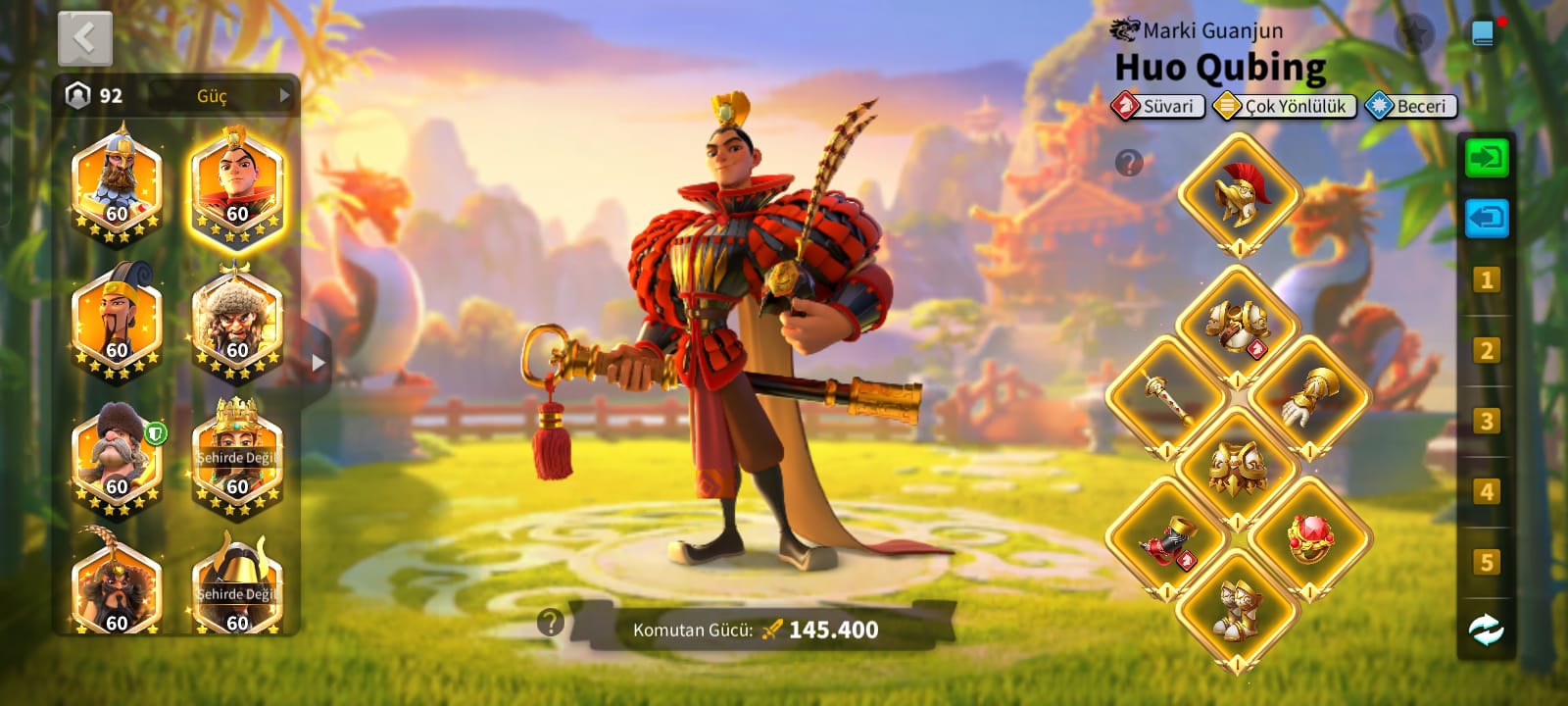This screenshot has width=1568, height=706.
Task: Click the circular swap arrows button
Action: click(1486, 630)
